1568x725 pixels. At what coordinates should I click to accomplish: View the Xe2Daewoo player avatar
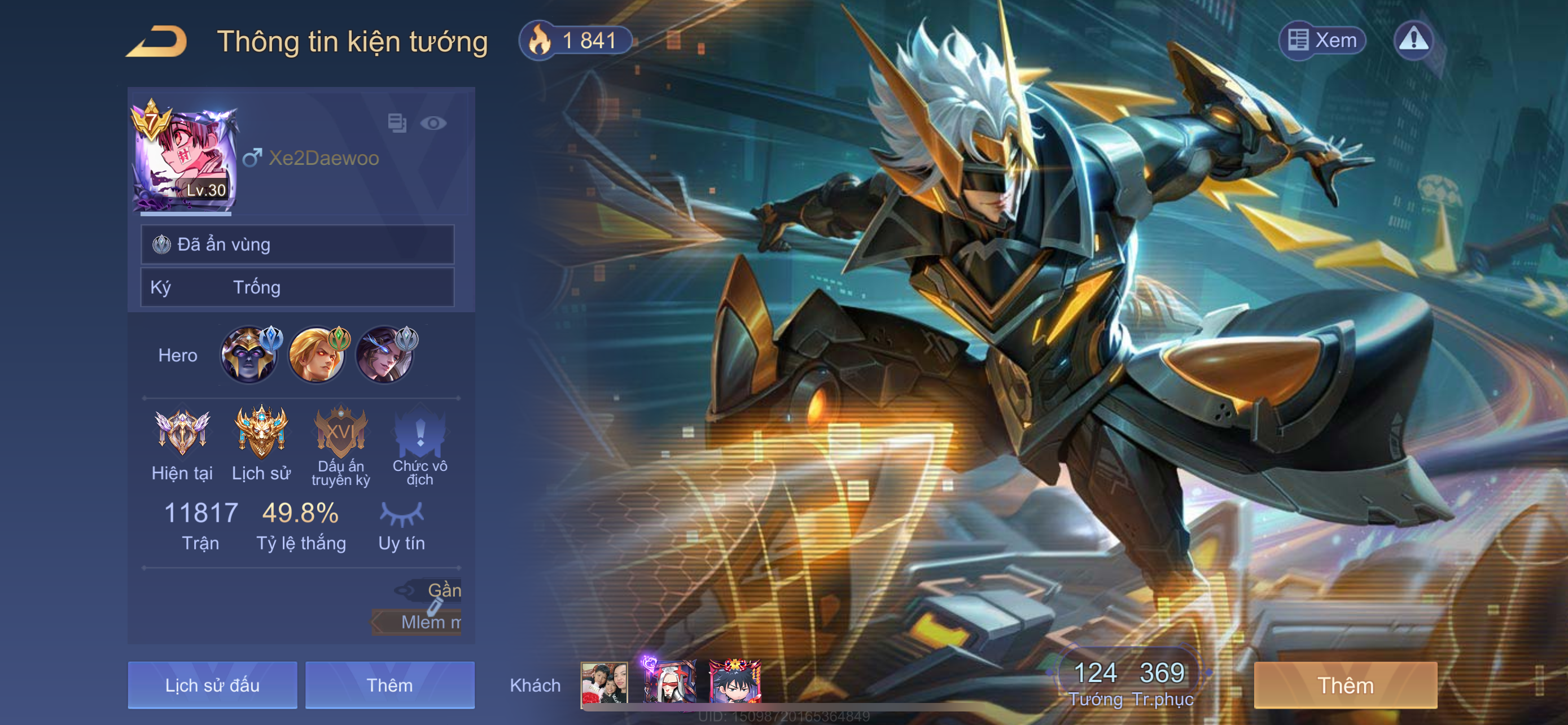[x=185, y=158]
